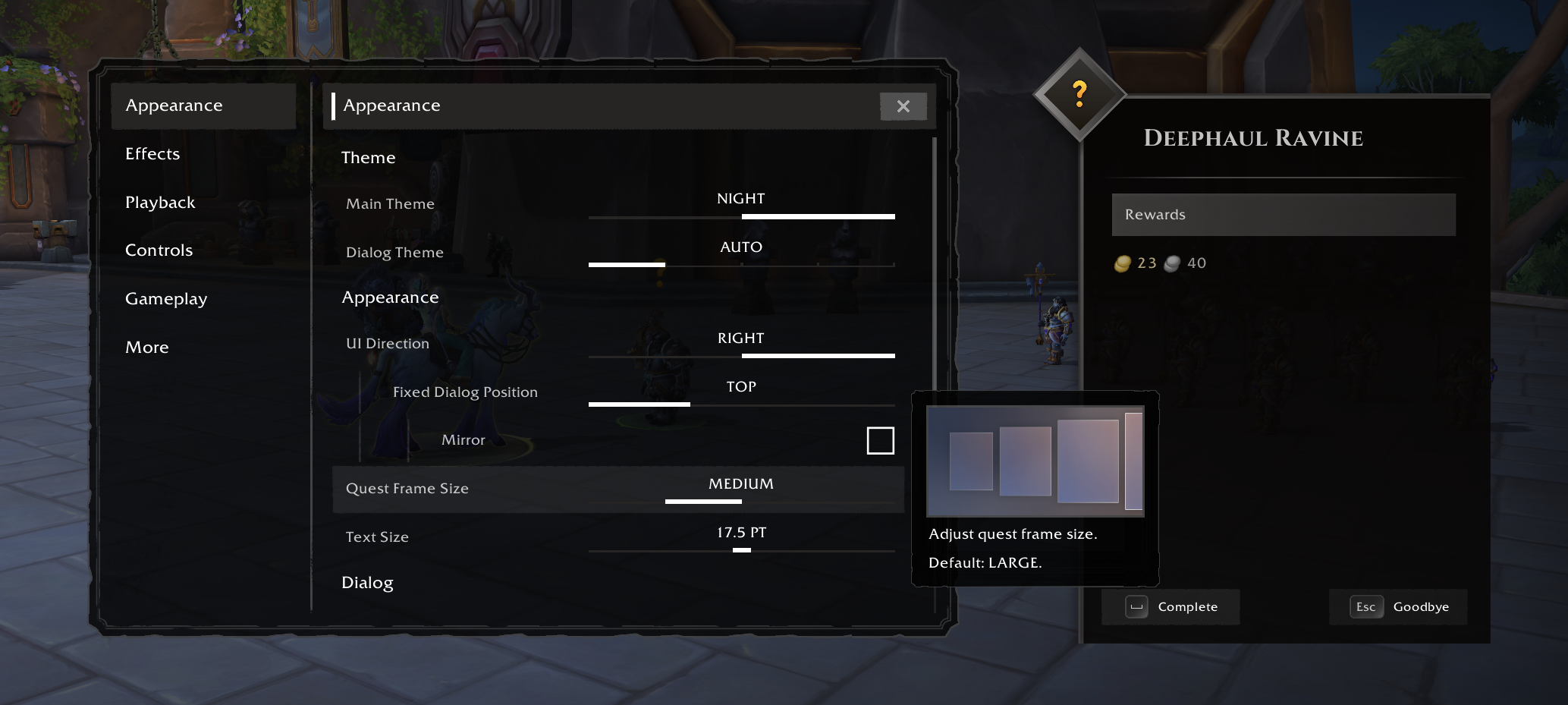Open the More settings section

pos(146,347)
